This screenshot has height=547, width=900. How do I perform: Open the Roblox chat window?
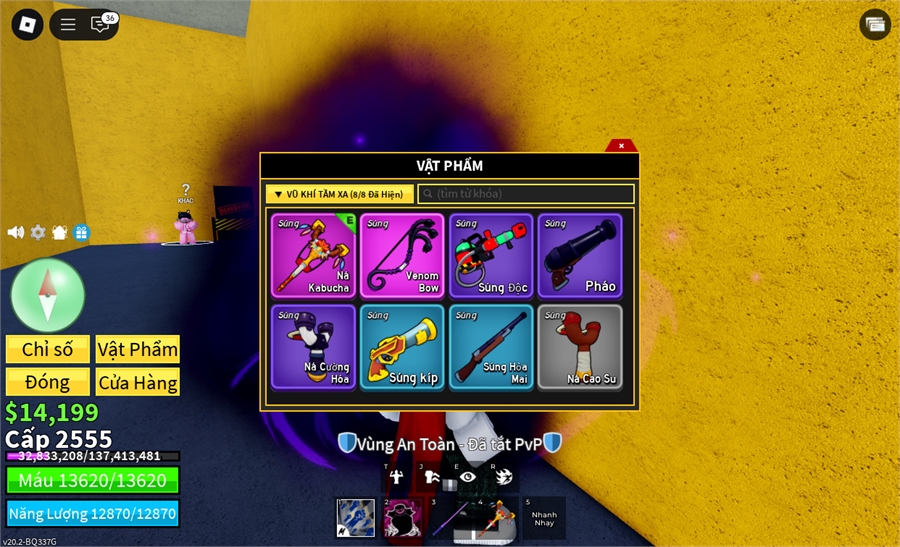(x=100, y=25)
